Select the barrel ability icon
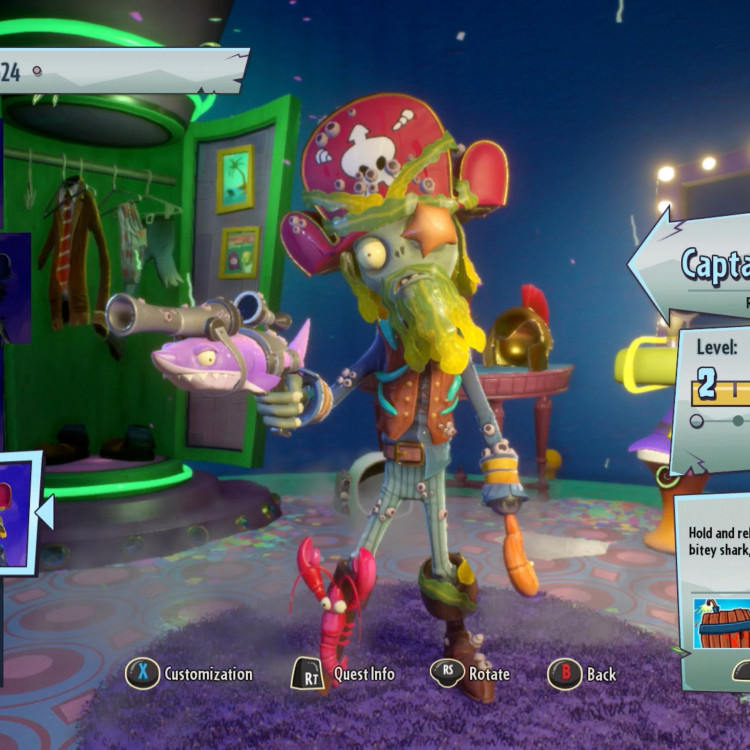The height and width of the screenshot is (750, 750). [722, 622]
